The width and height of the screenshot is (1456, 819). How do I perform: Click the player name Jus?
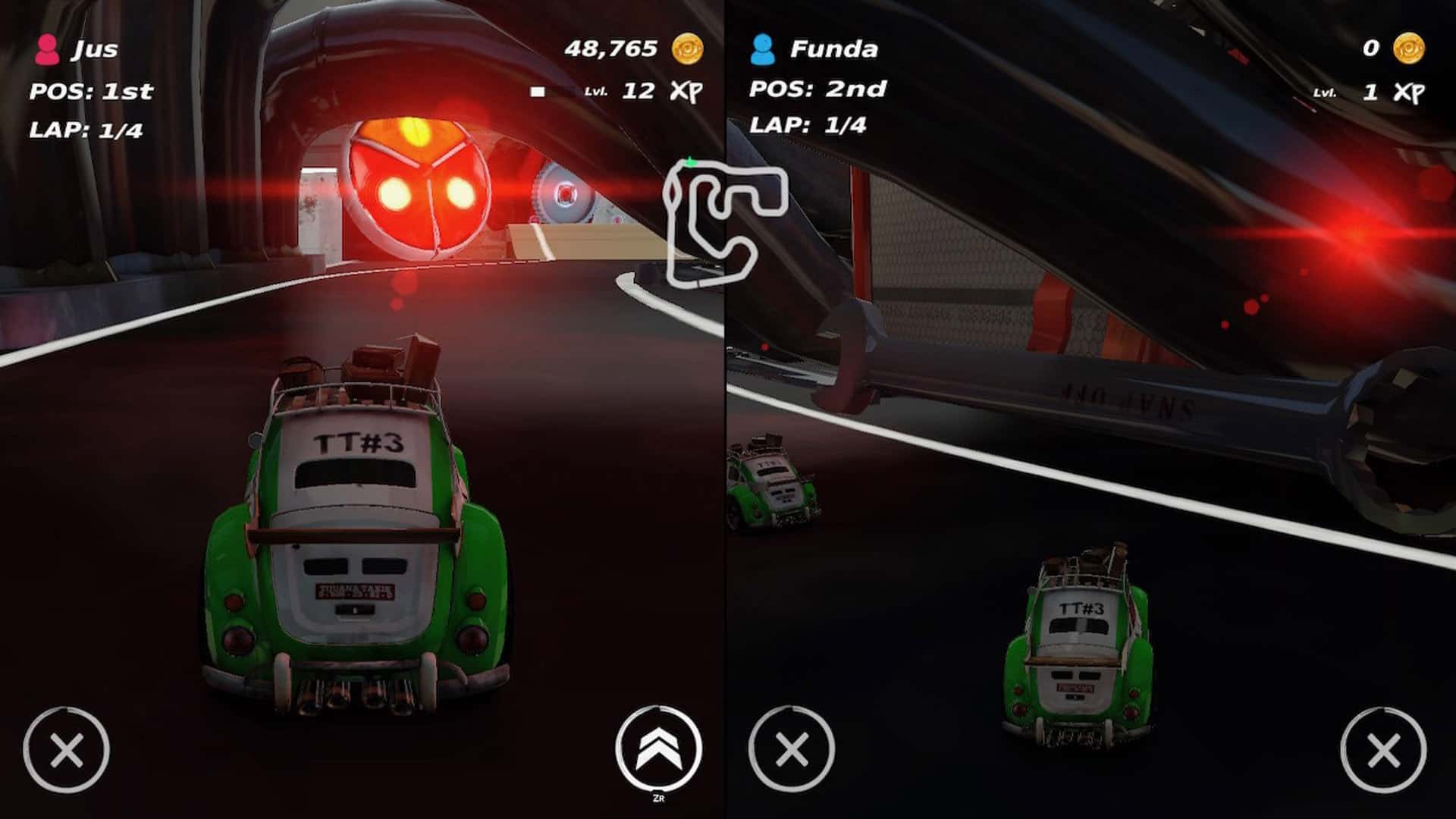point(95,48)
